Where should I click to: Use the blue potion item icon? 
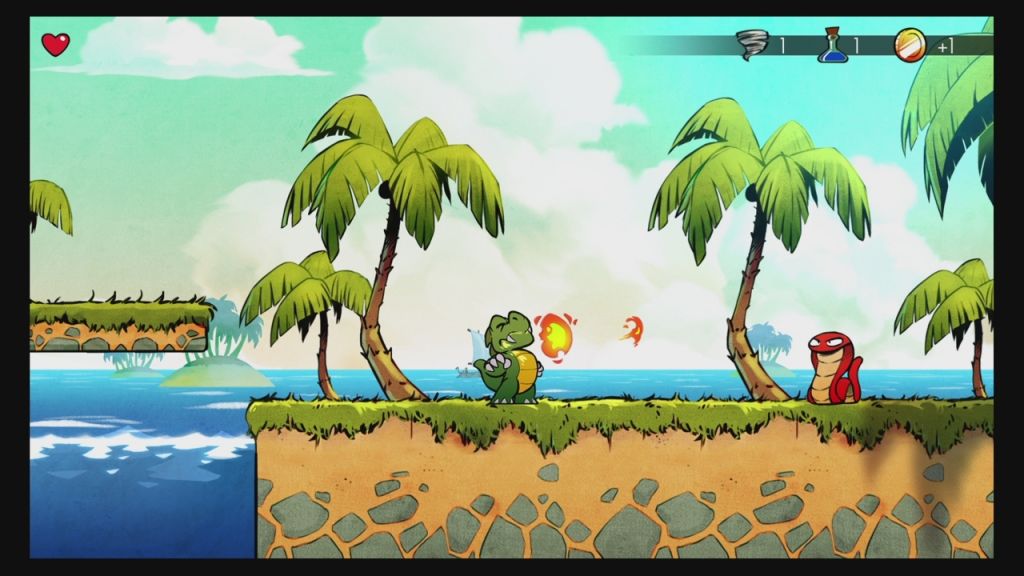(830, 45)
